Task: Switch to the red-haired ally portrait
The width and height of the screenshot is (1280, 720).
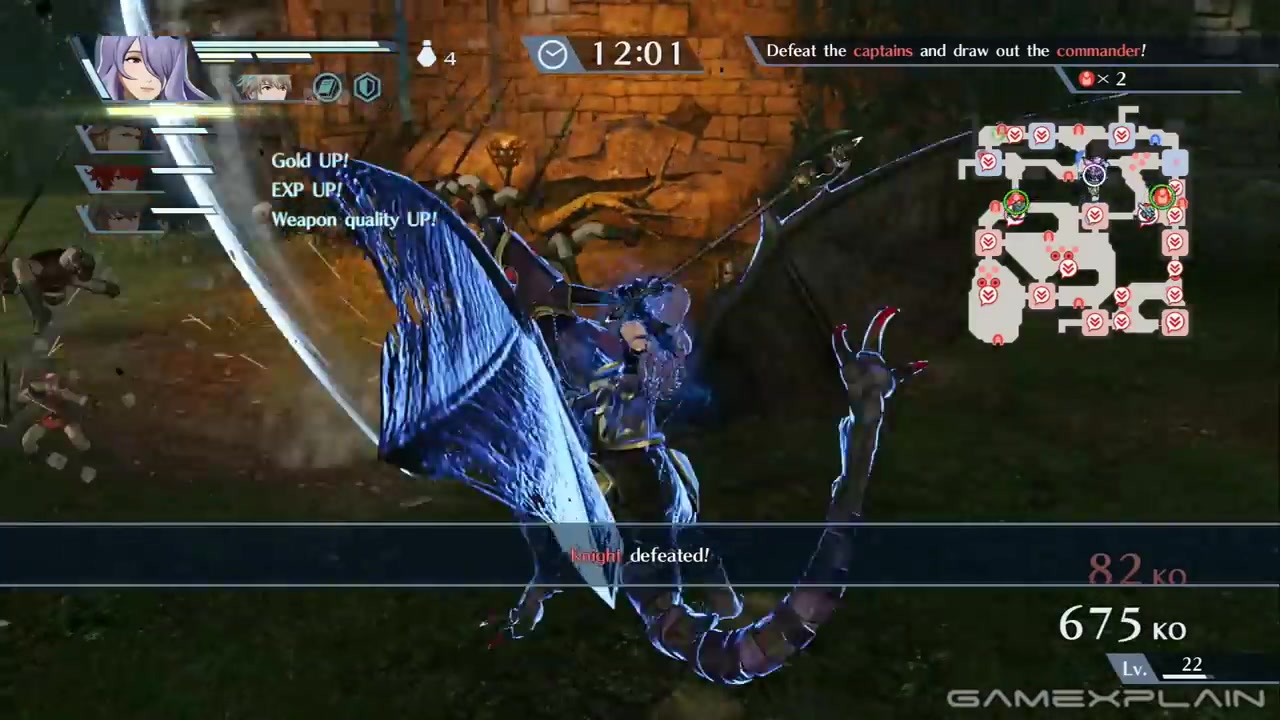Action: (120, 178)
